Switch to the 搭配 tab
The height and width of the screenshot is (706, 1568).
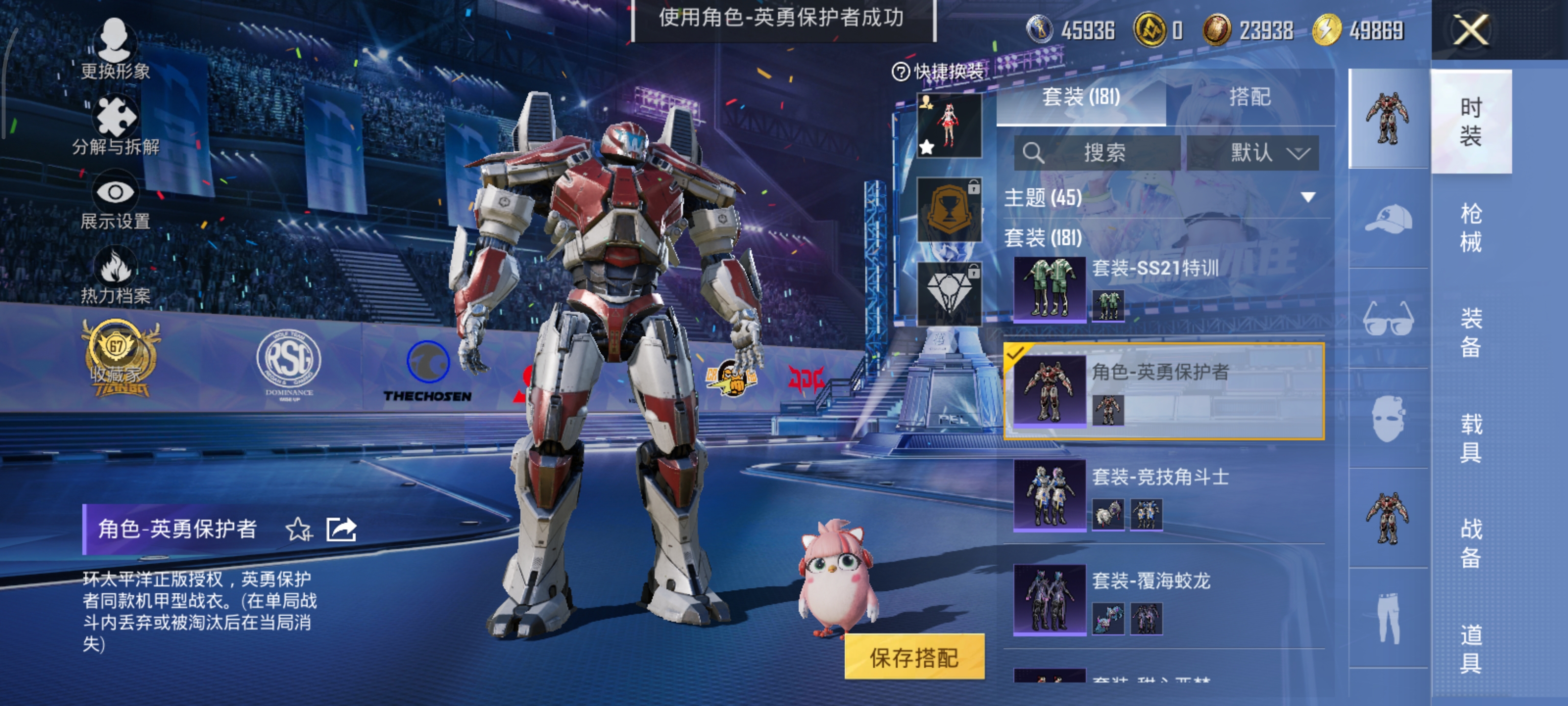click(x=1249, y=97)
